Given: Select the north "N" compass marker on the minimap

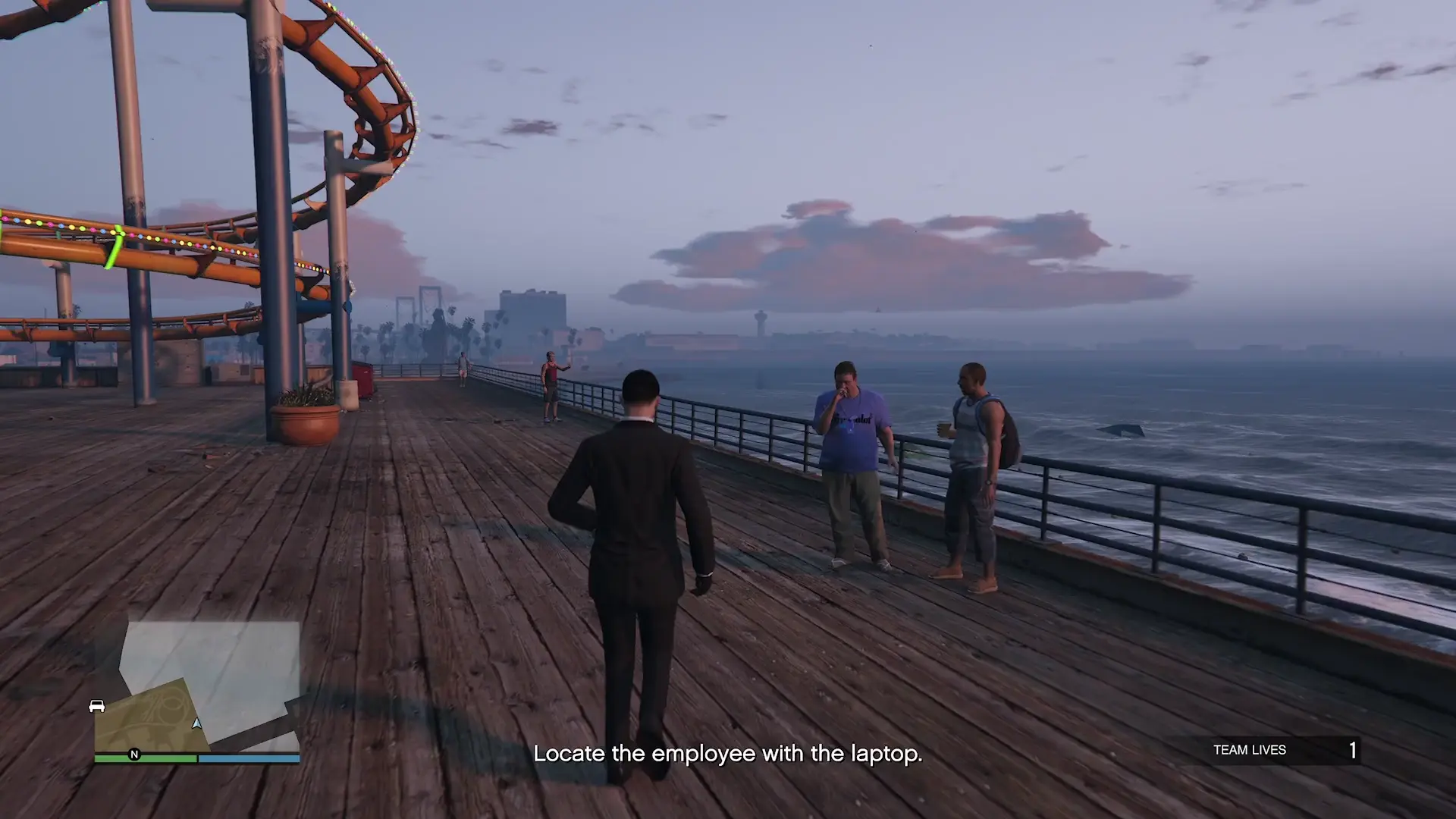Looking at the screenshot, I should (133, 754).
